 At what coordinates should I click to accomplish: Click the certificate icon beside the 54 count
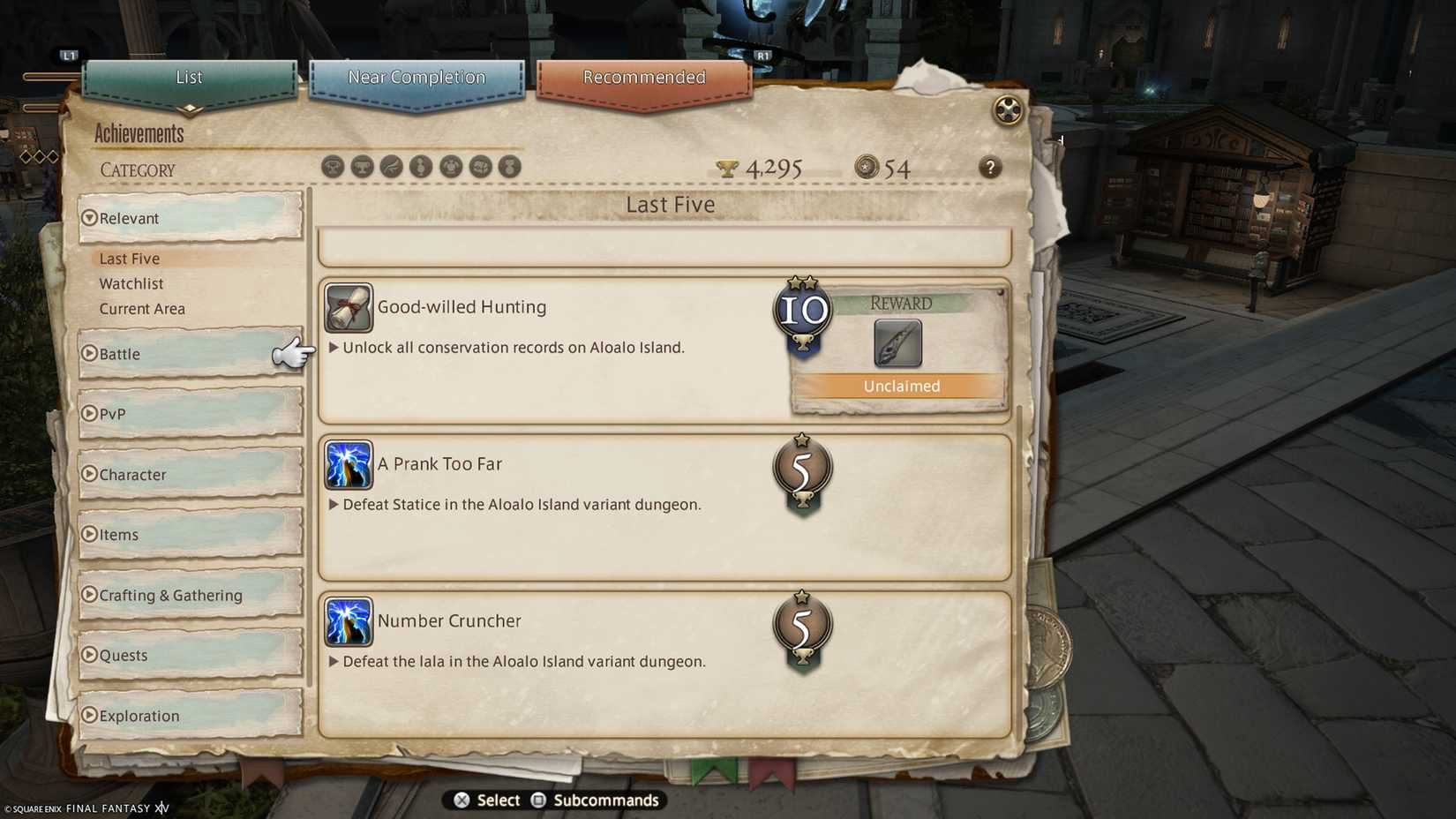click(x=867, y=167)
